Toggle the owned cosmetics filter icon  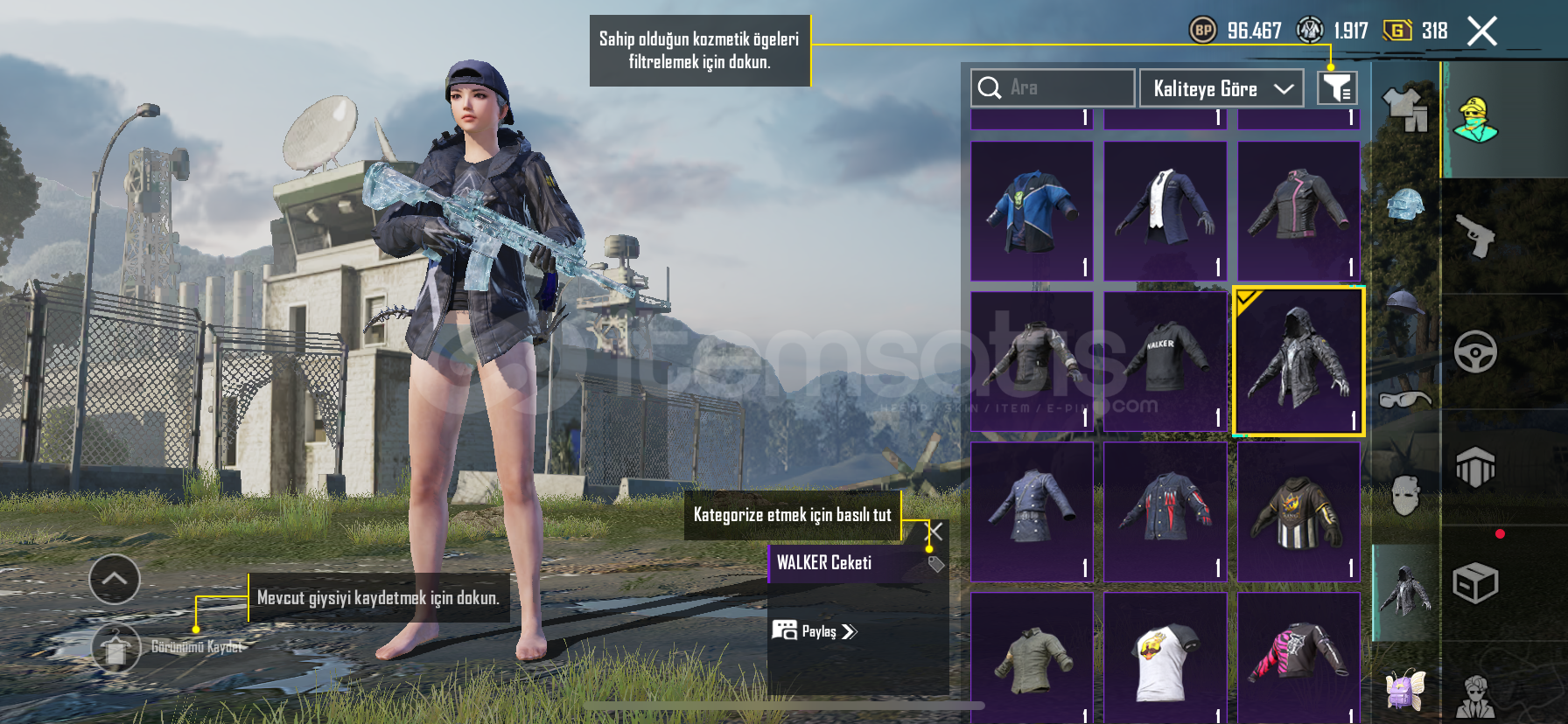tap(1337, 88)
